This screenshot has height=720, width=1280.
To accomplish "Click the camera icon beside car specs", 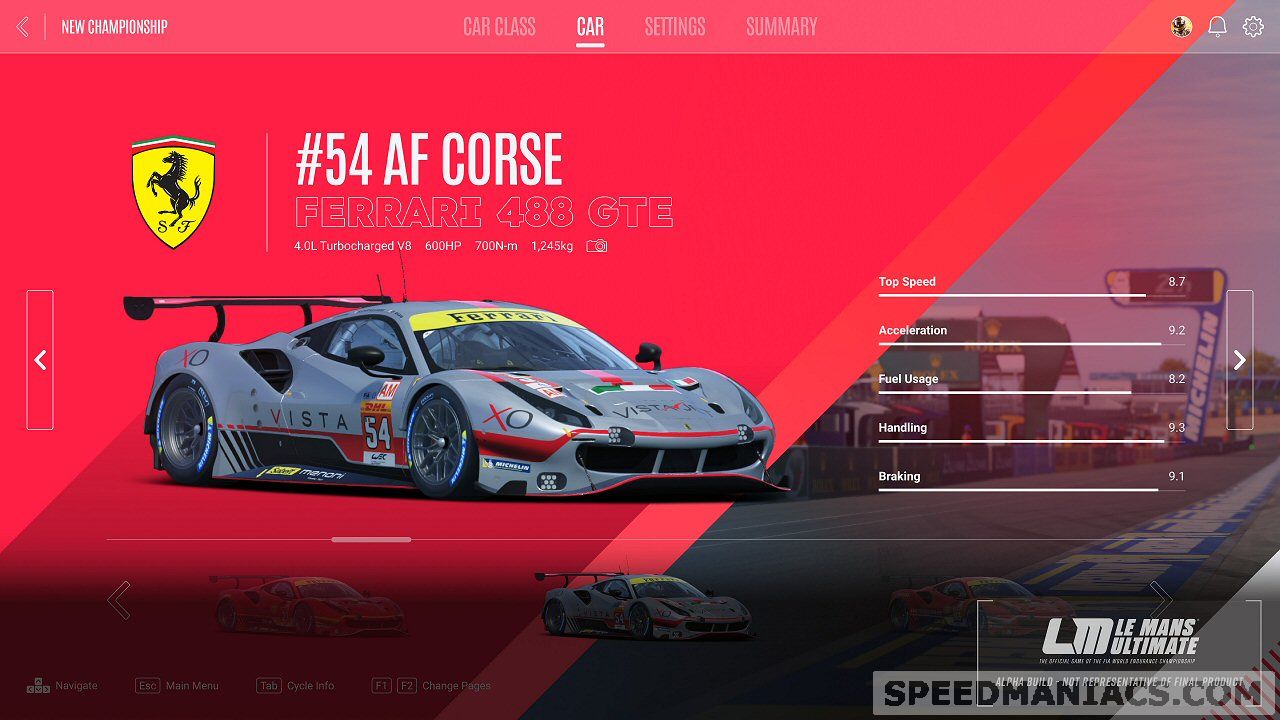I will click(597, 246).
